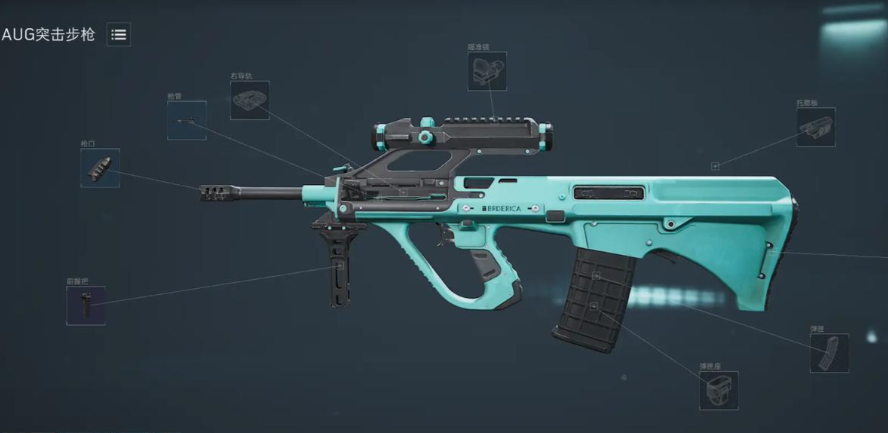Select the muzzle attachment slot
888x433 pixels.
(x=100, y=168)
